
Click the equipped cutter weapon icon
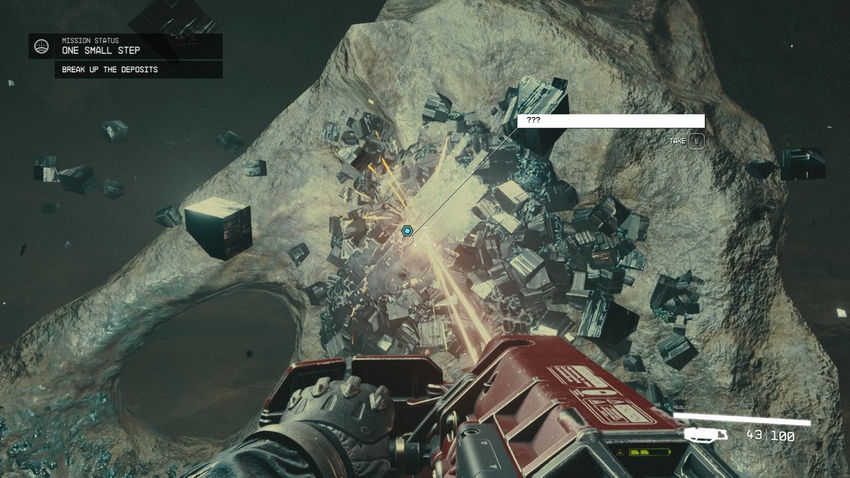[x=706, y=435]
